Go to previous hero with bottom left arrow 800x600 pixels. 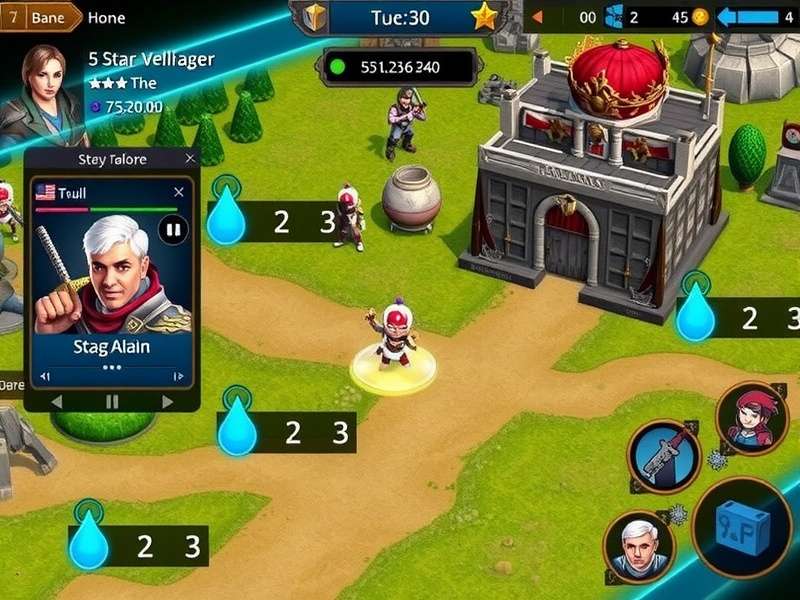click(x=56, y=401)
